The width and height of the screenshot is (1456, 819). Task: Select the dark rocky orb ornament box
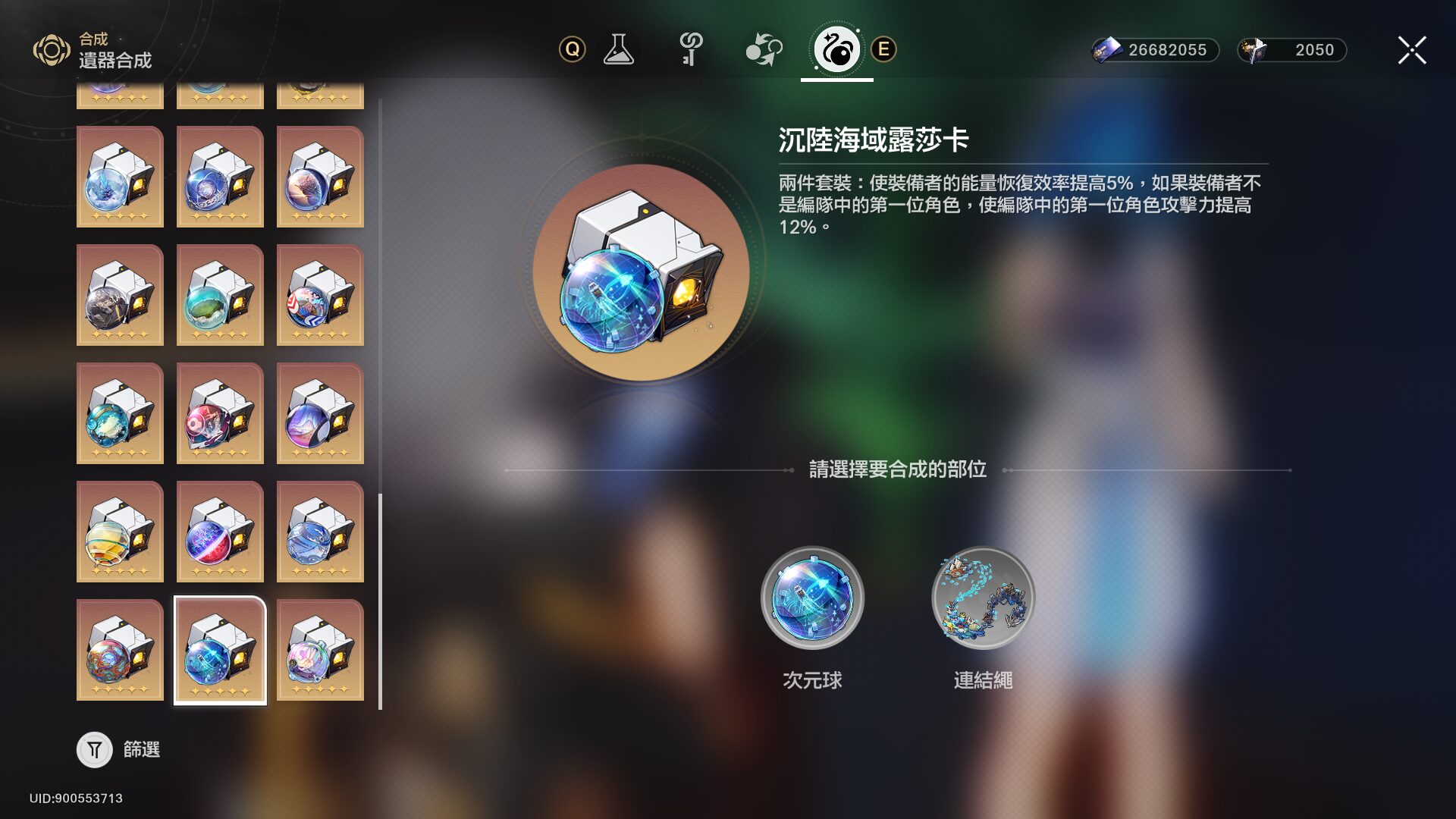point(120,295)
